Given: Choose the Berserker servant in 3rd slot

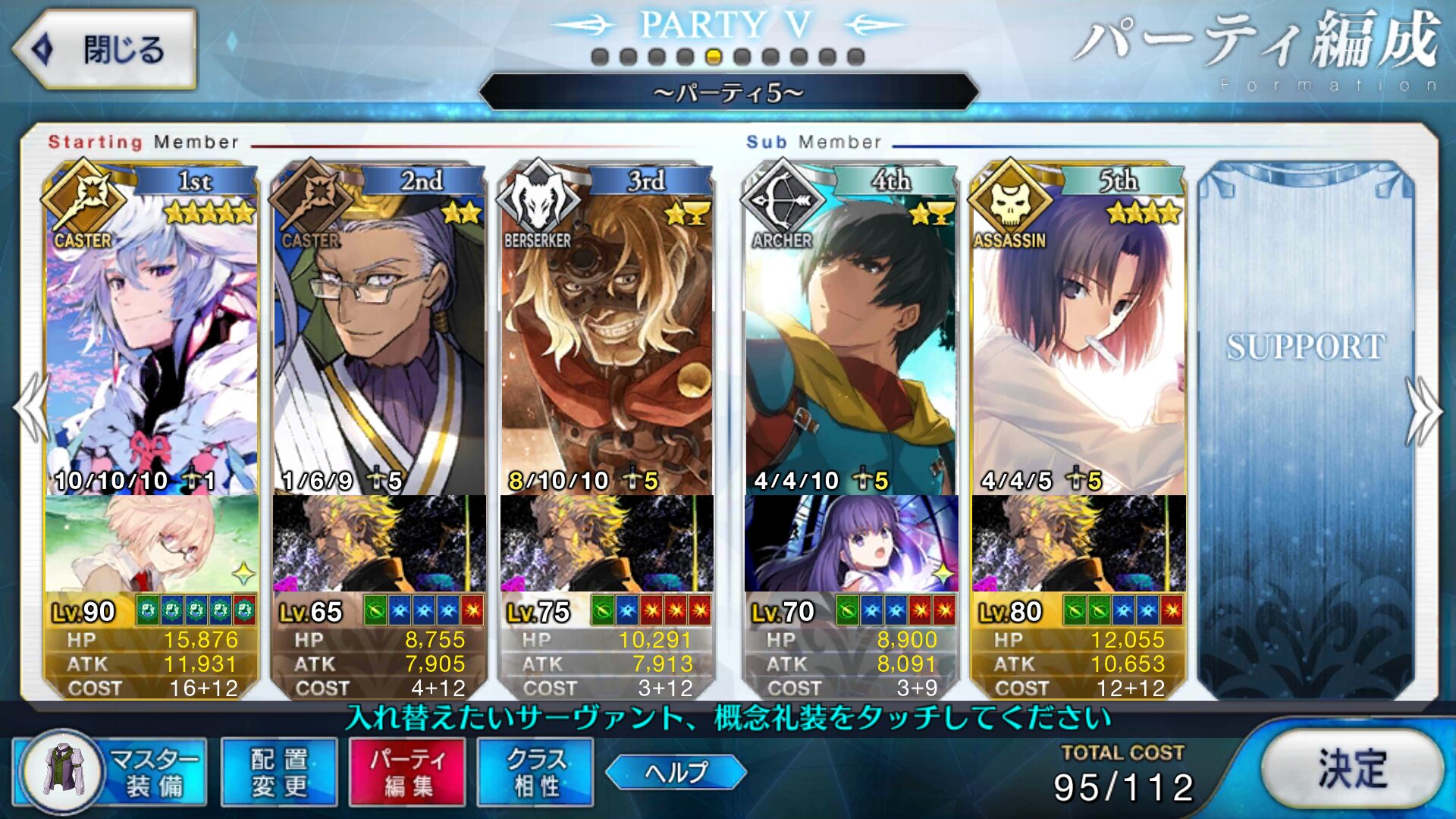Looking at the screenshot, I should (x=607, y=334).
